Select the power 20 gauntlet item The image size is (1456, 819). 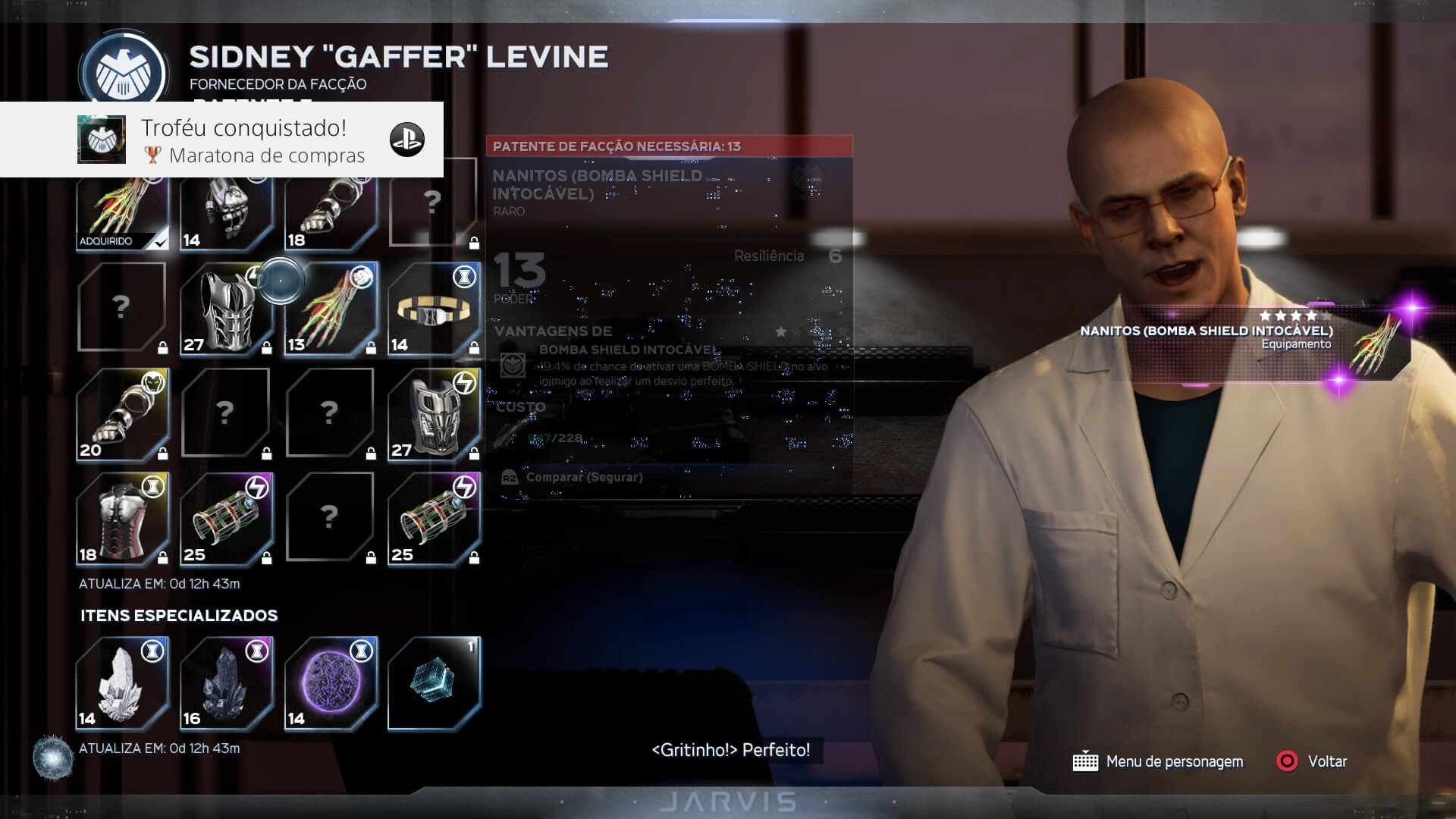coord(122,415)
